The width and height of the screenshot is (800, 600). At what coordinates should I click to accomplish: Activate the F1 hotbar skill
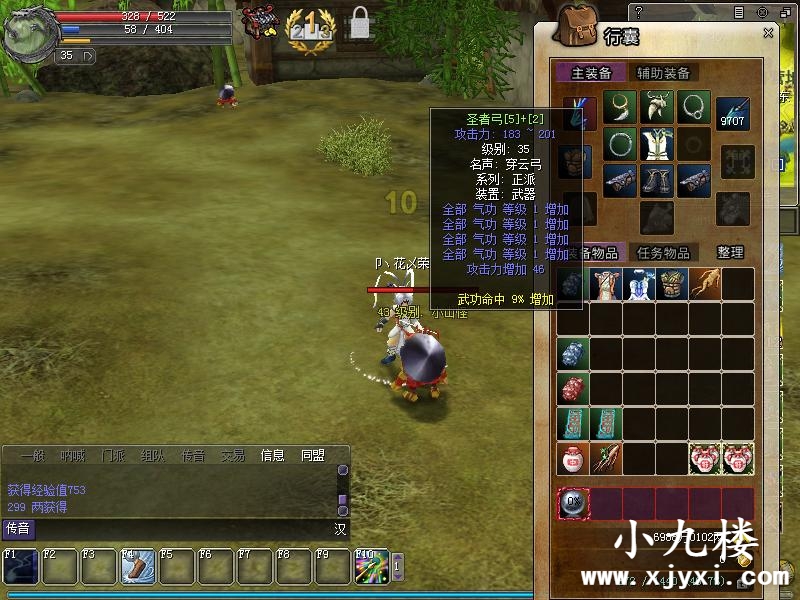19,567
